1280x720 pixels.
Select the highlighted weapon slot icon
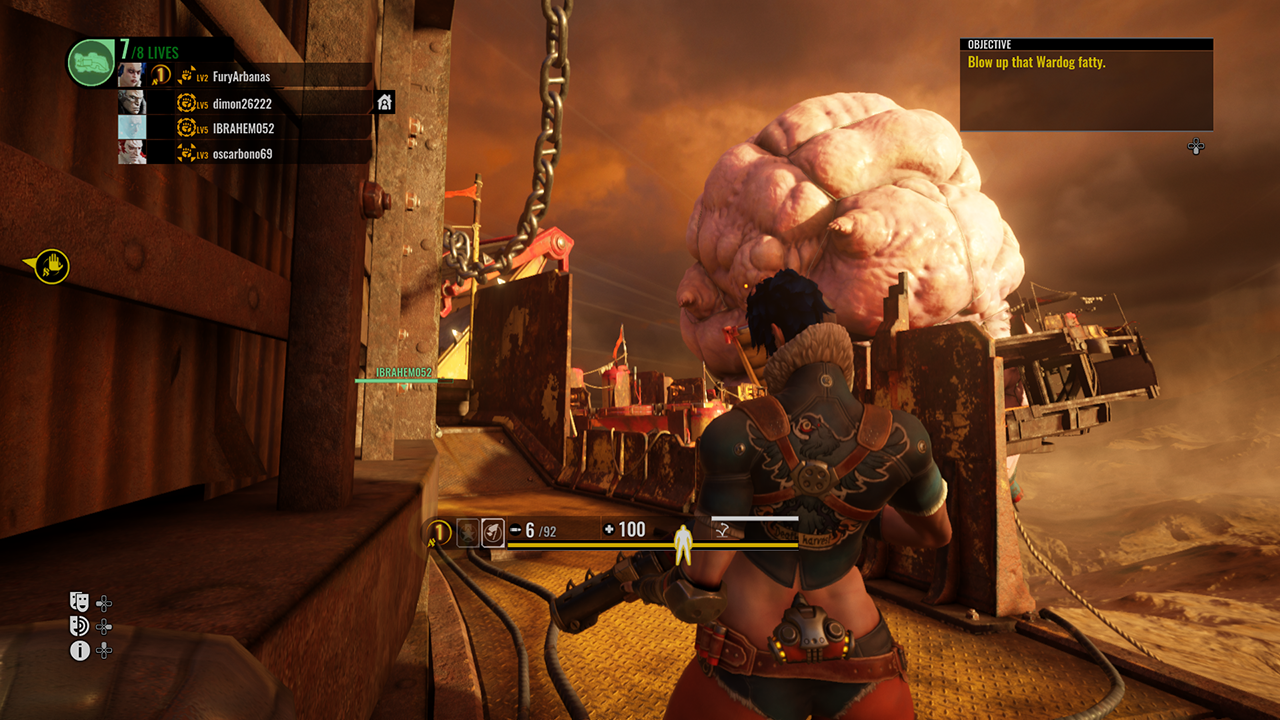(493, 532)
